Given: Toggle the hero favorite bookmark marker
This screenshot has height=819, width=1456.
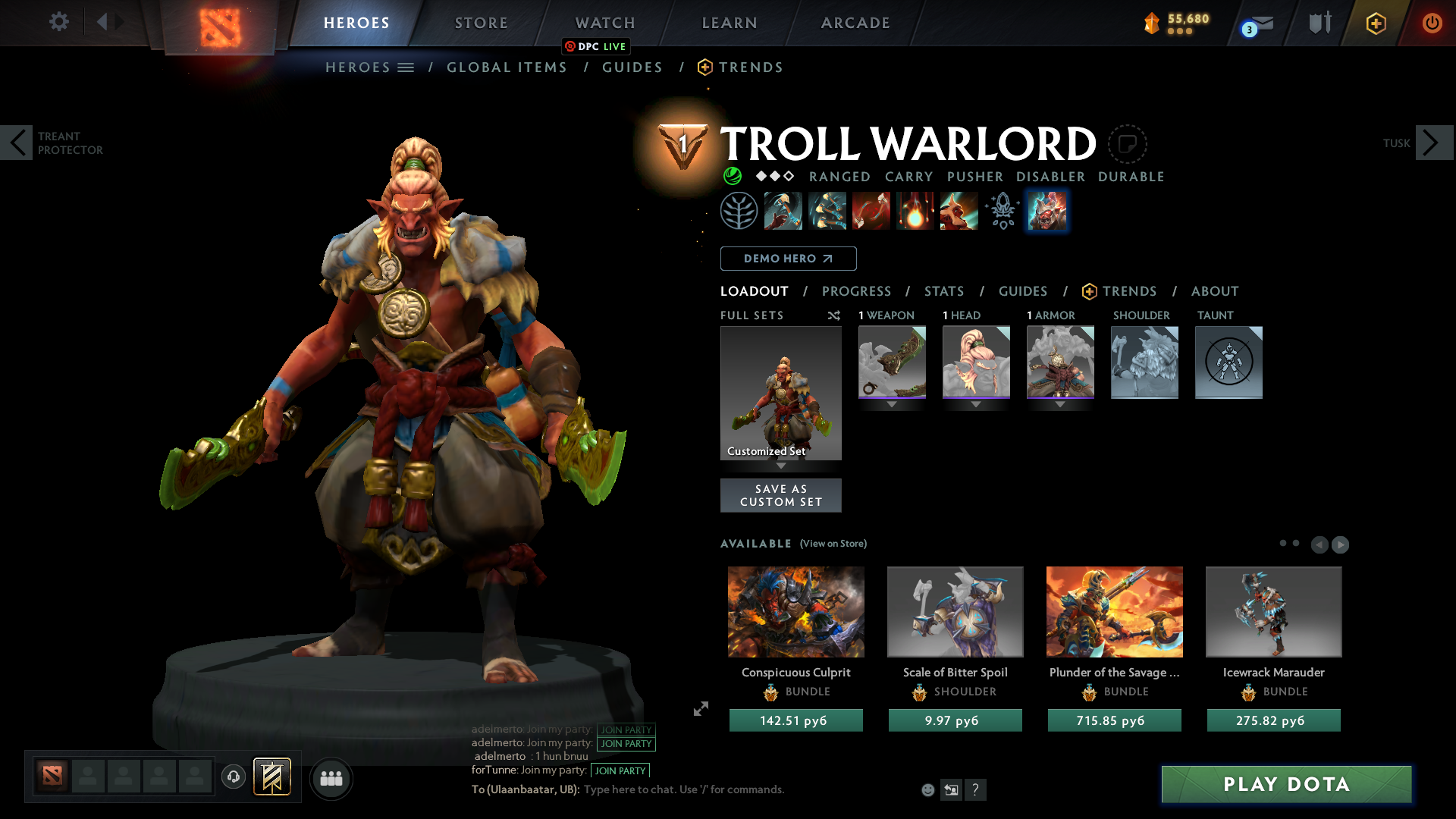Looking at the screenshot, I should click(x=1128, y=144).
